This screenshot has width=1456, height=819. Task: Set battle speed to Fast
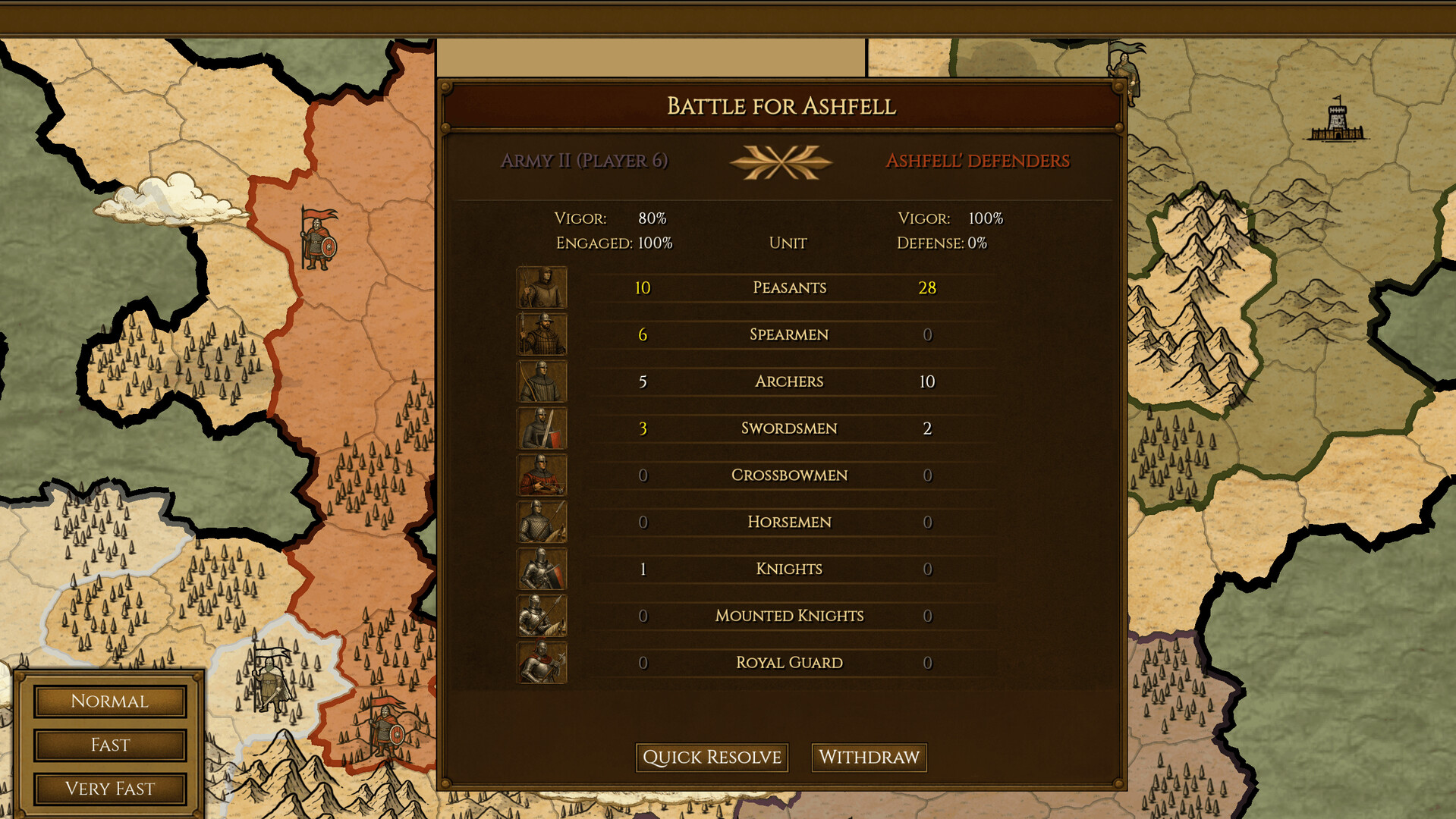click(109, 745)
